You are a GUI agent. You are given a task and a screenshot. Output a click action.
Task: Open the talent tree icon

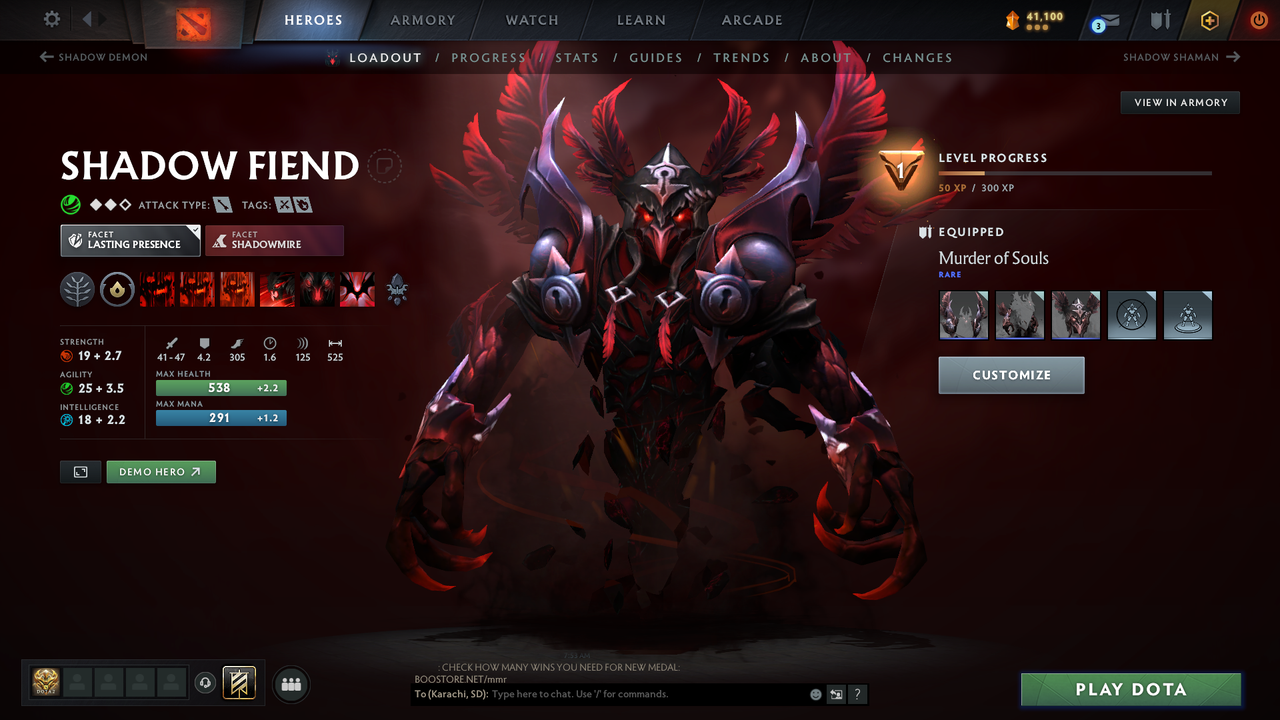77,289
